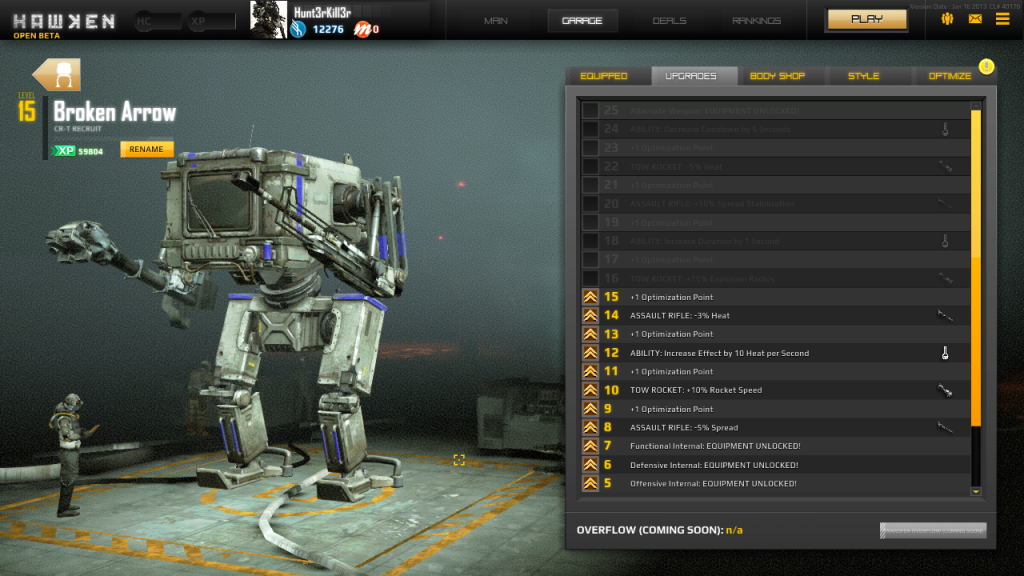The image size is (1024, 576).
Task: Open the mail envelope icon
Action: (x=975, y=19)
